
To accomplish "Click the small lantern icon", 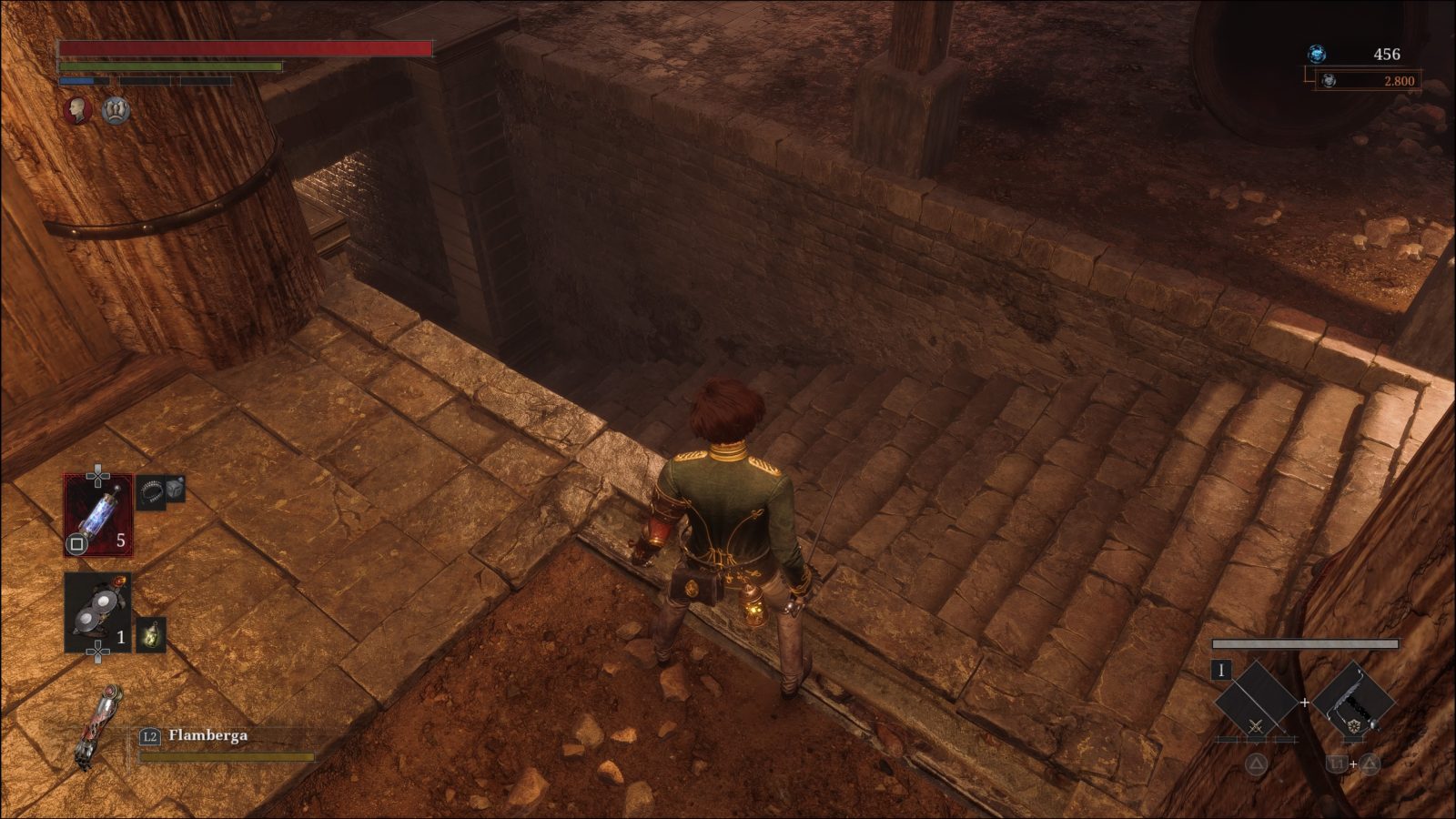I will tap(151, 634).
